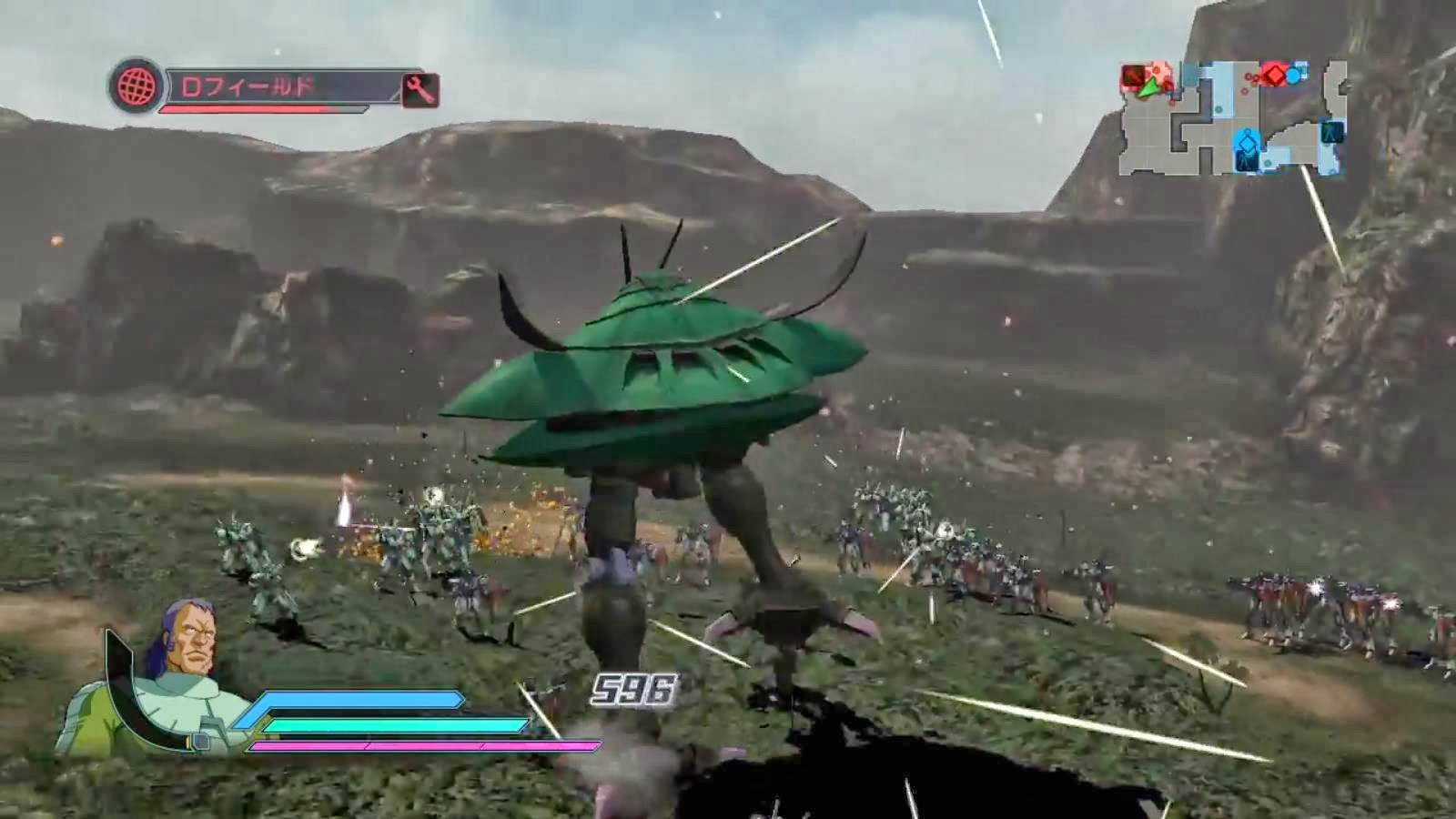Click the blue diamond ally marker on the minimap
Screen dimensions: 1456x819
[1246, 143]
